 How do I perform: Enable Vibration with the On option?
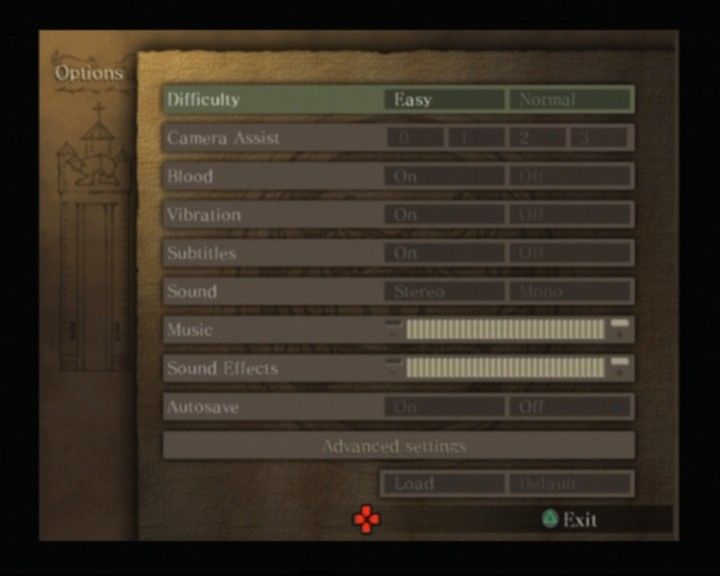click(x=444, y=215)
